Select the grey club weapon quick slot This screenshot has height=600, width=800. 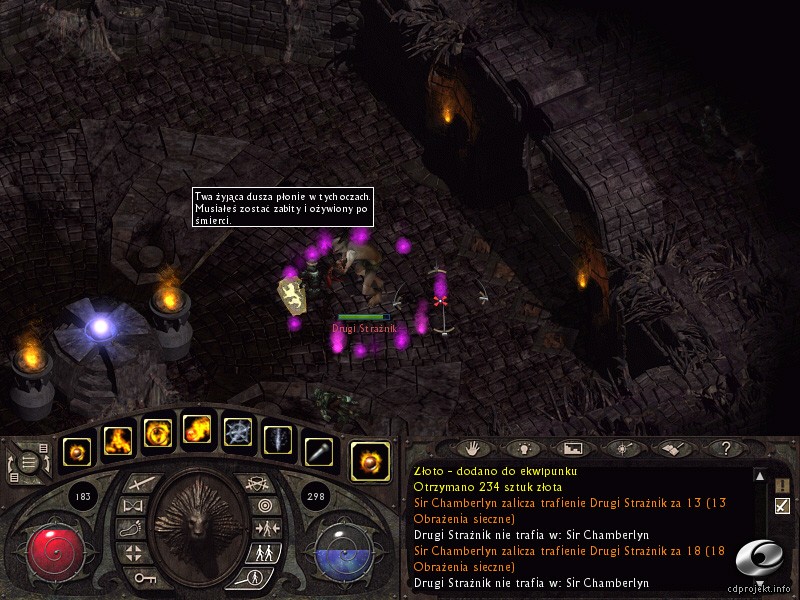(x=318, y=452)
